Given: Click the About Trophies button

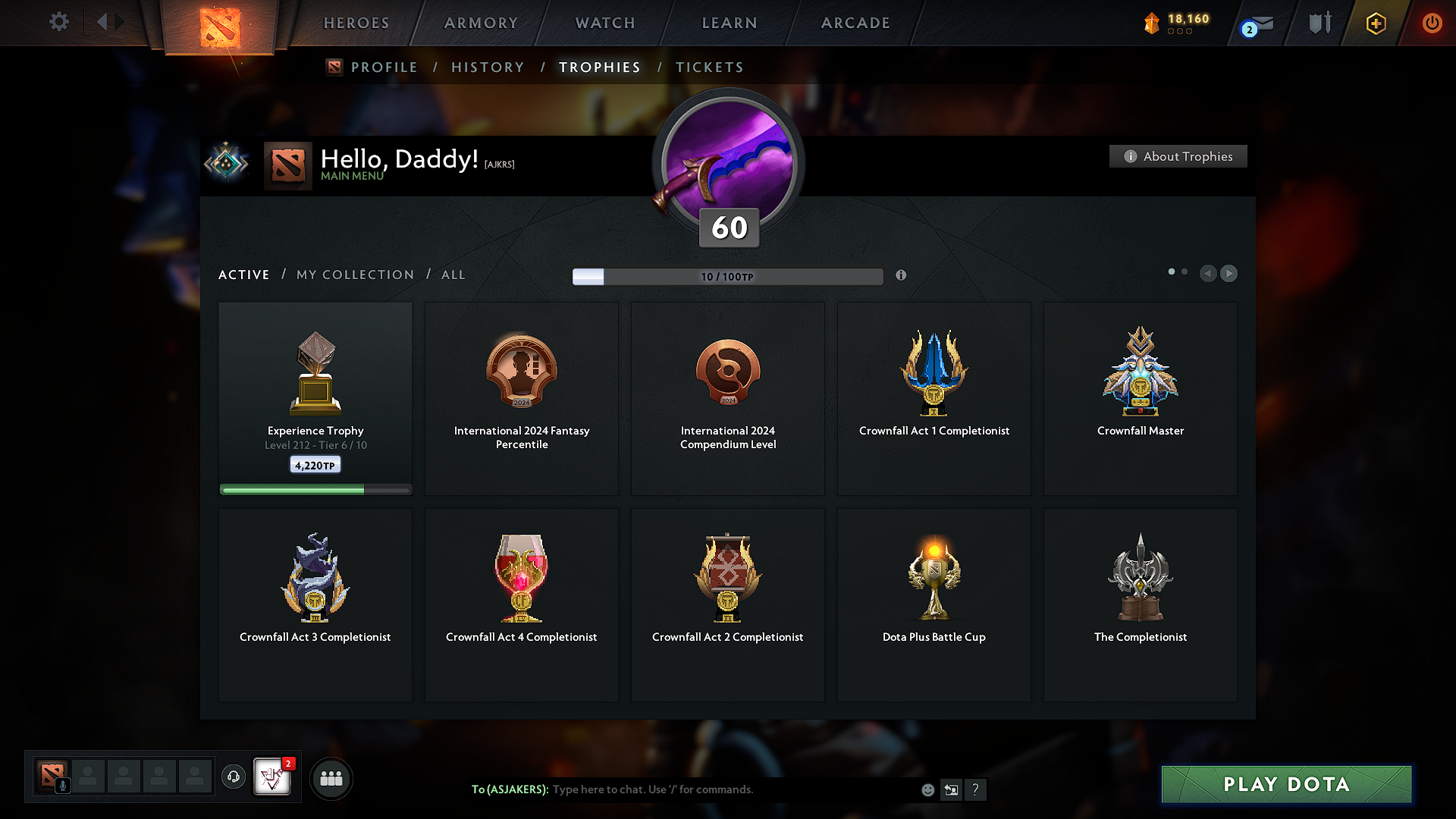Looking at the screenshot, I should pos(1178,156).
